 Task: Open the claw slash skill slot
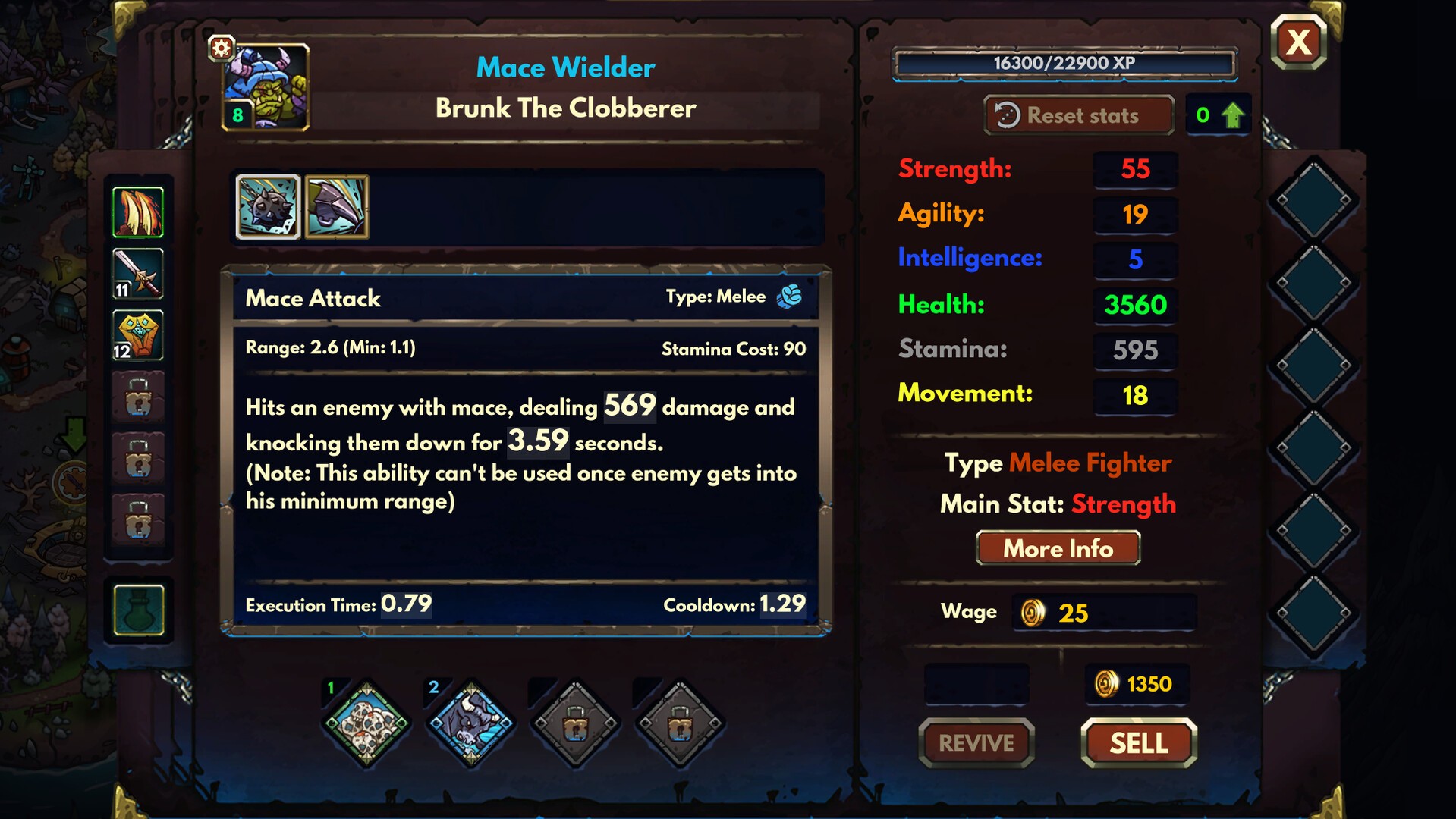tap(138, 212)
